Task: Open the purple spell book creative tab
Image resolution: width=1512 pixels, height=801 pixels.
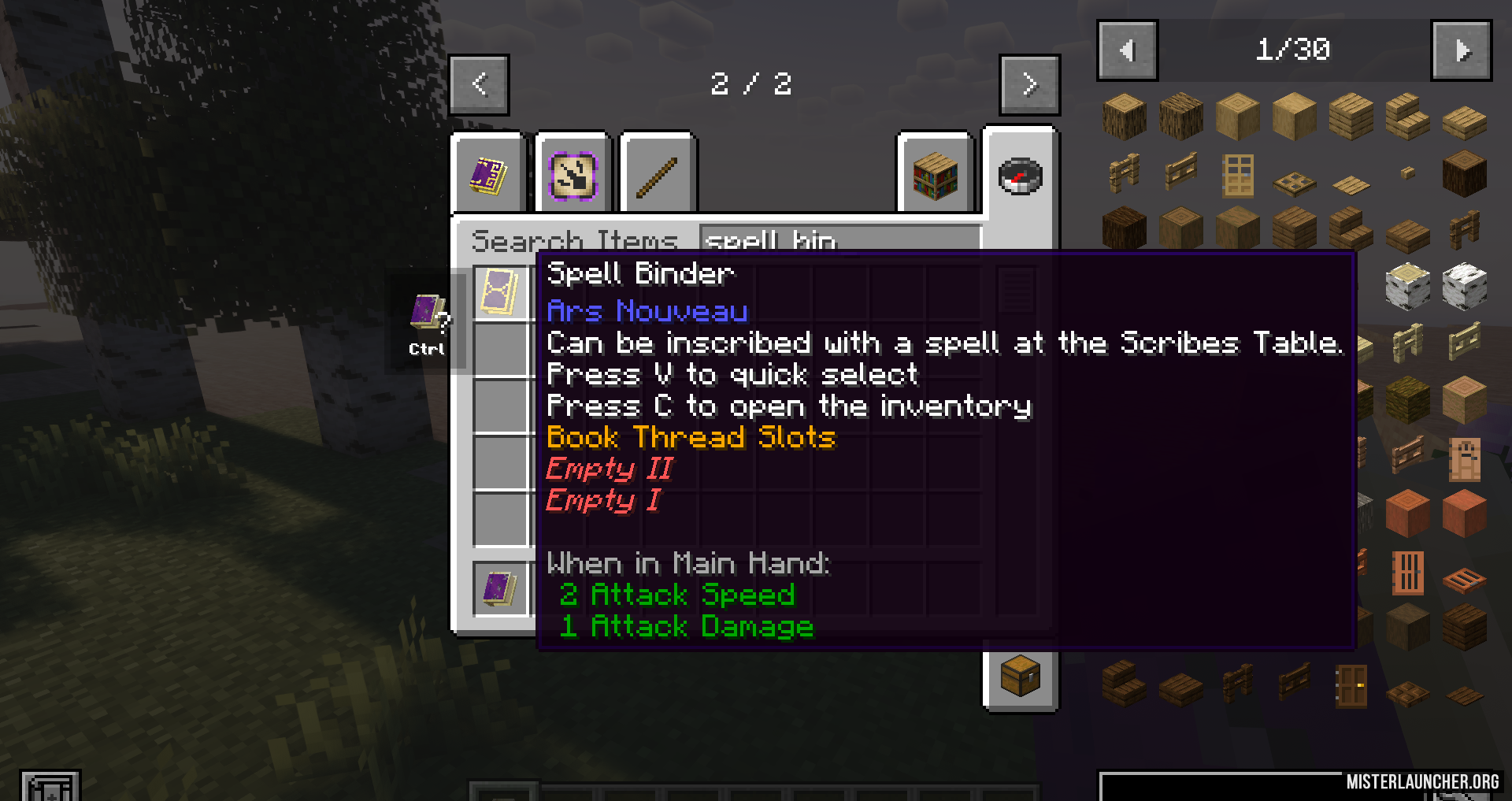Action: tap(488, 175)
